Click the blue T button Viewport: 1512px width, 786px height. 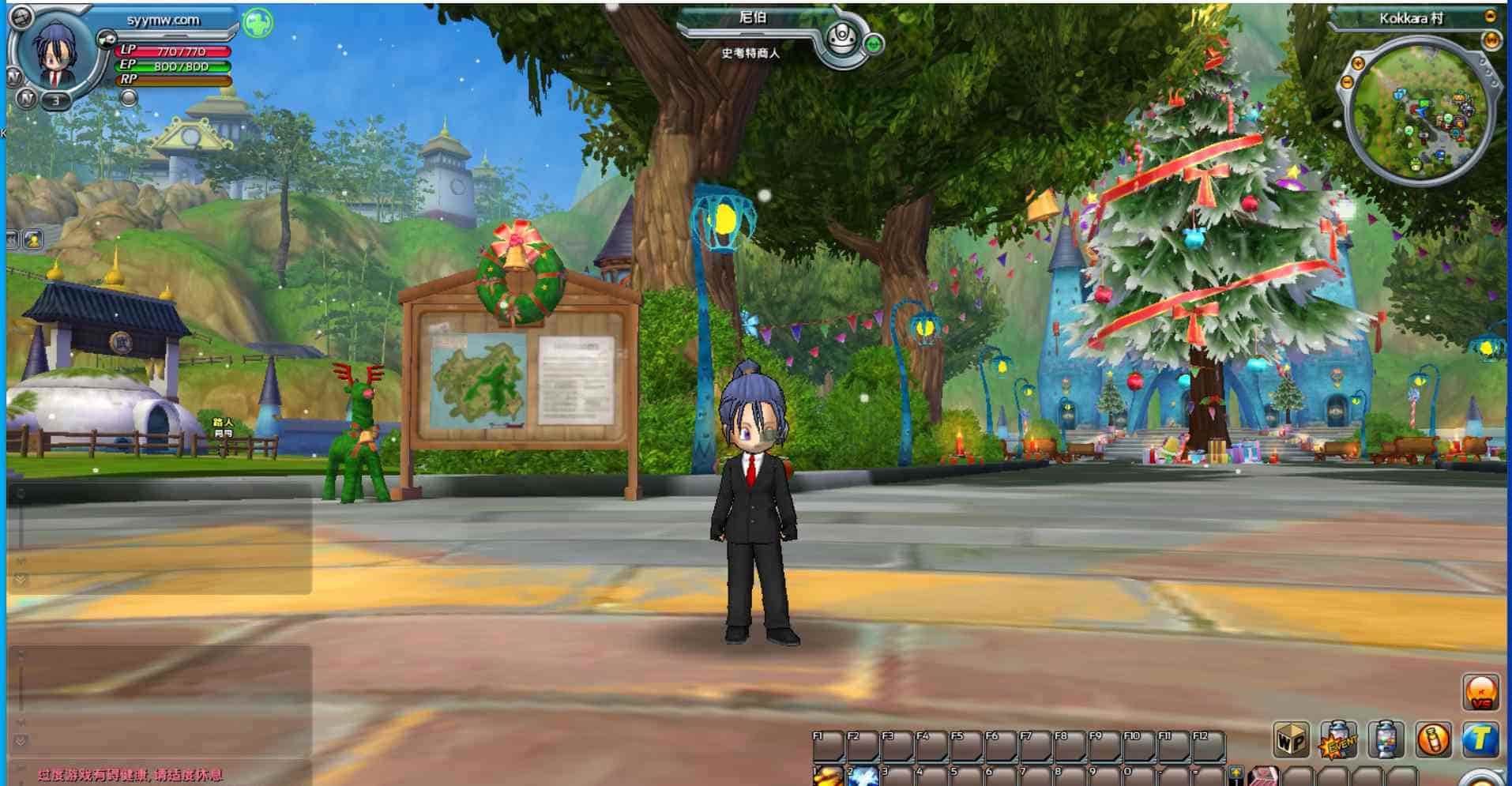point(1480,740)
